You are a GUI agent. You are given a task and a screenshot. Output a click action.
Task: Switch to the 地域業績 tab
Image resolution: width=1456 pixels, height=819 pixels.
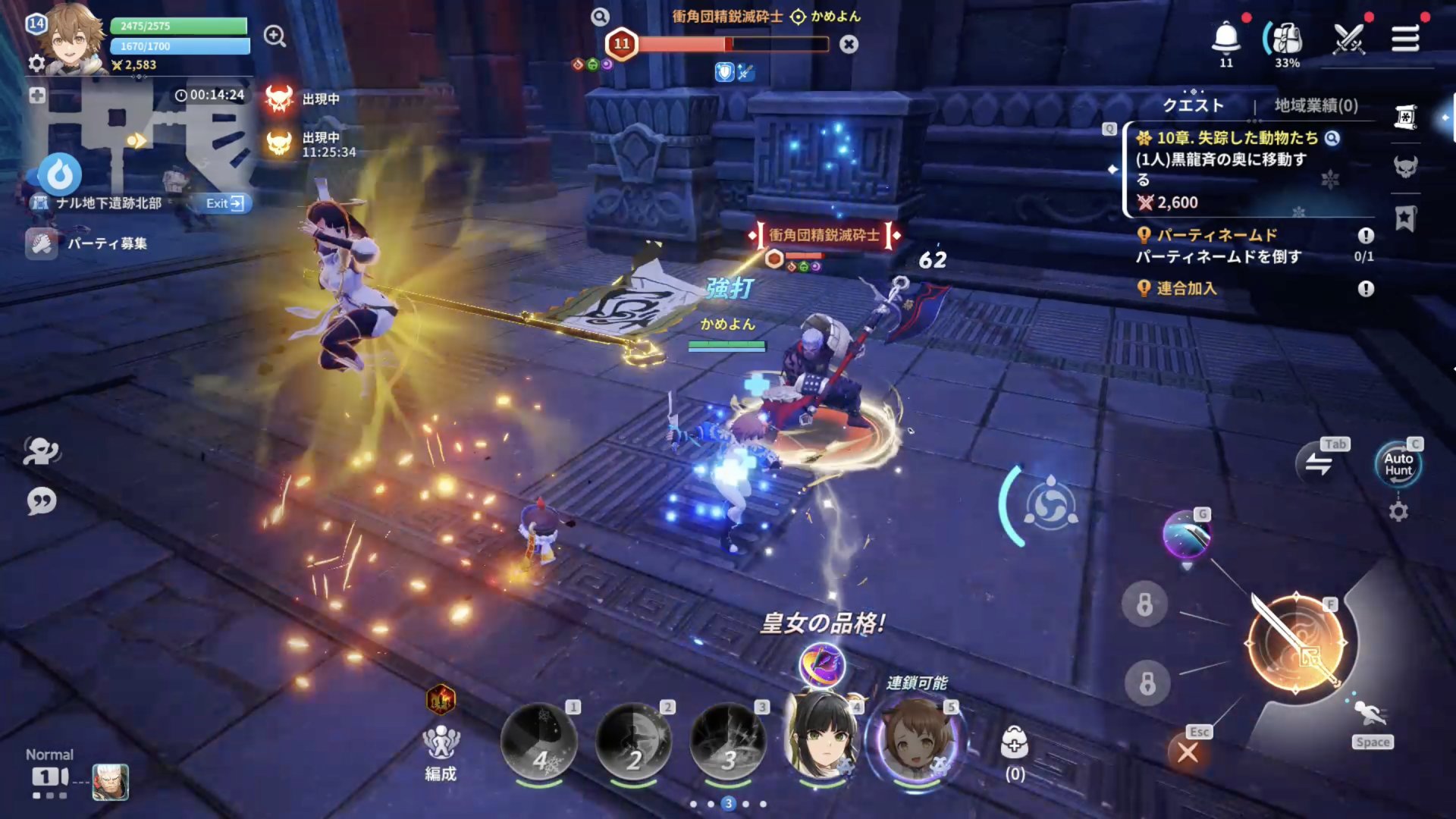click(x=1316, y=105)
